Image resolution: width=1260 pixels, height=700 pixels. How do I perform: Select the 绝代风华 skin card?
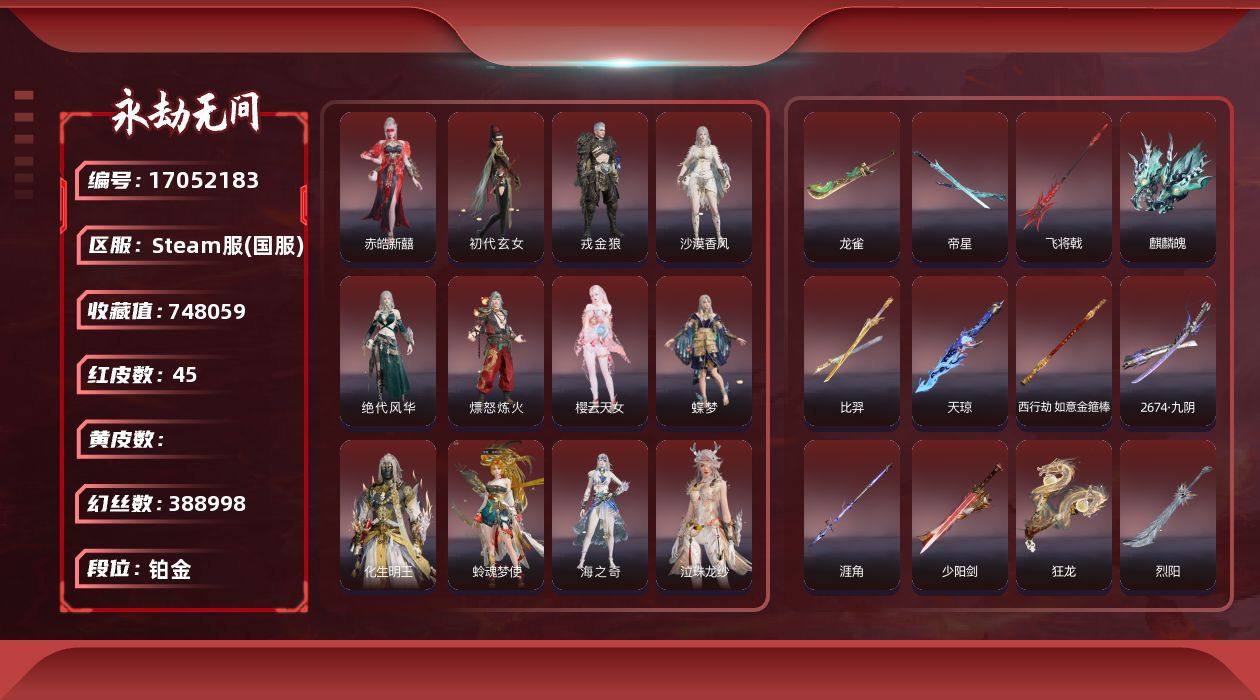pos(388,350)
